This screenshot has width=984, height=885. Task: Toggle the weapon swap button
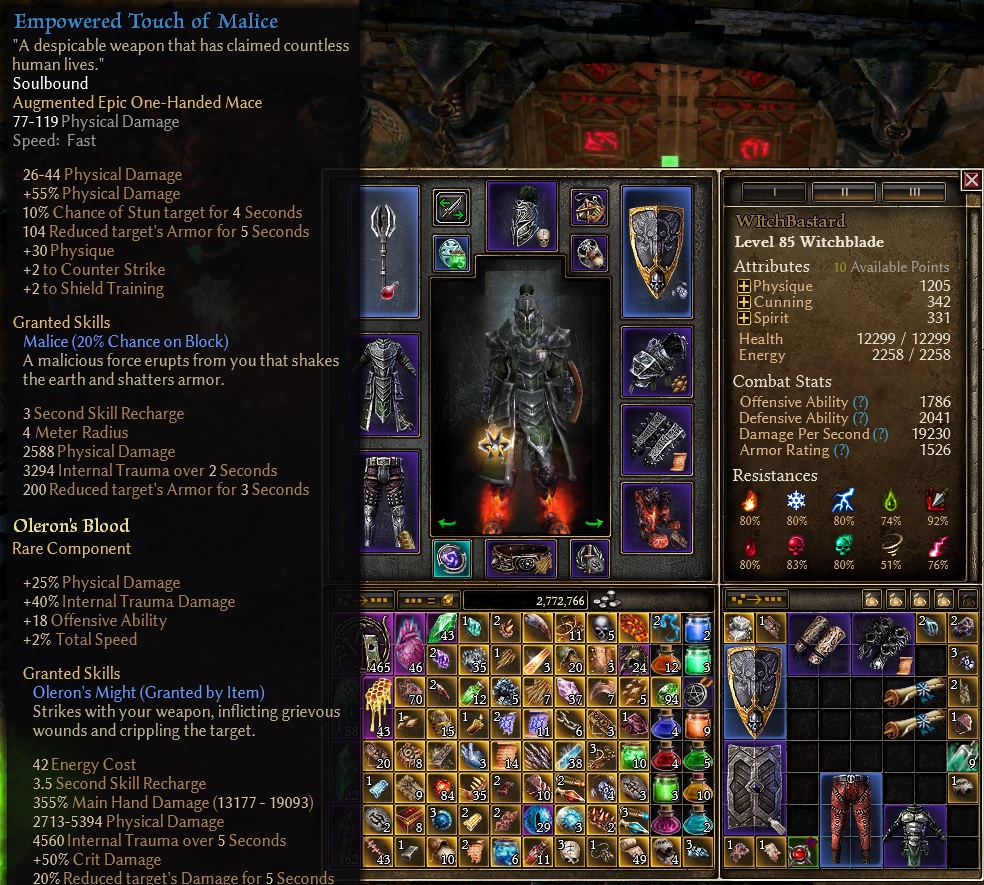(x=452, y=208)
